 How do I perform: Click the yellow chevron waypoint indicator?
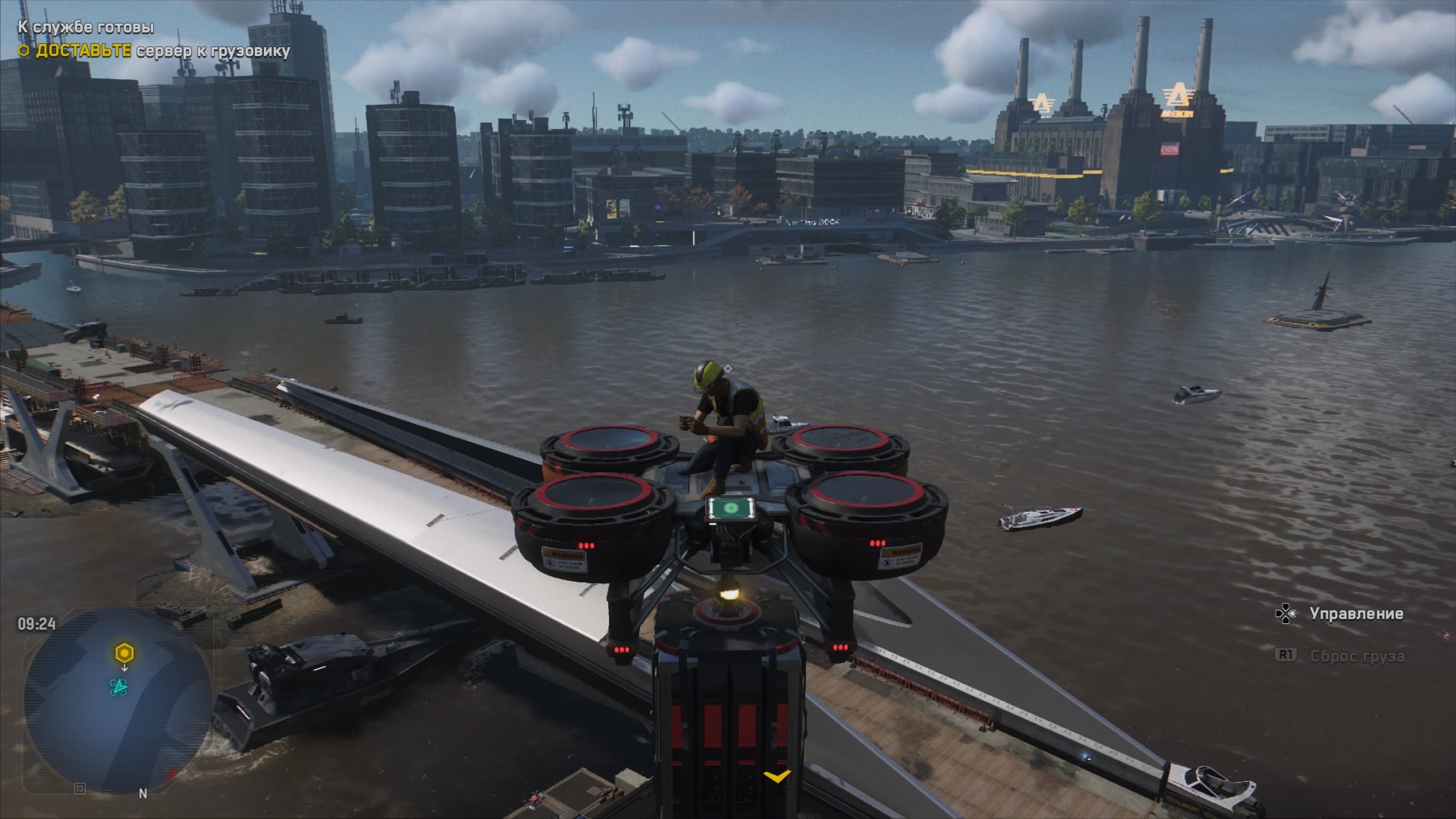[x=777, y=777]
